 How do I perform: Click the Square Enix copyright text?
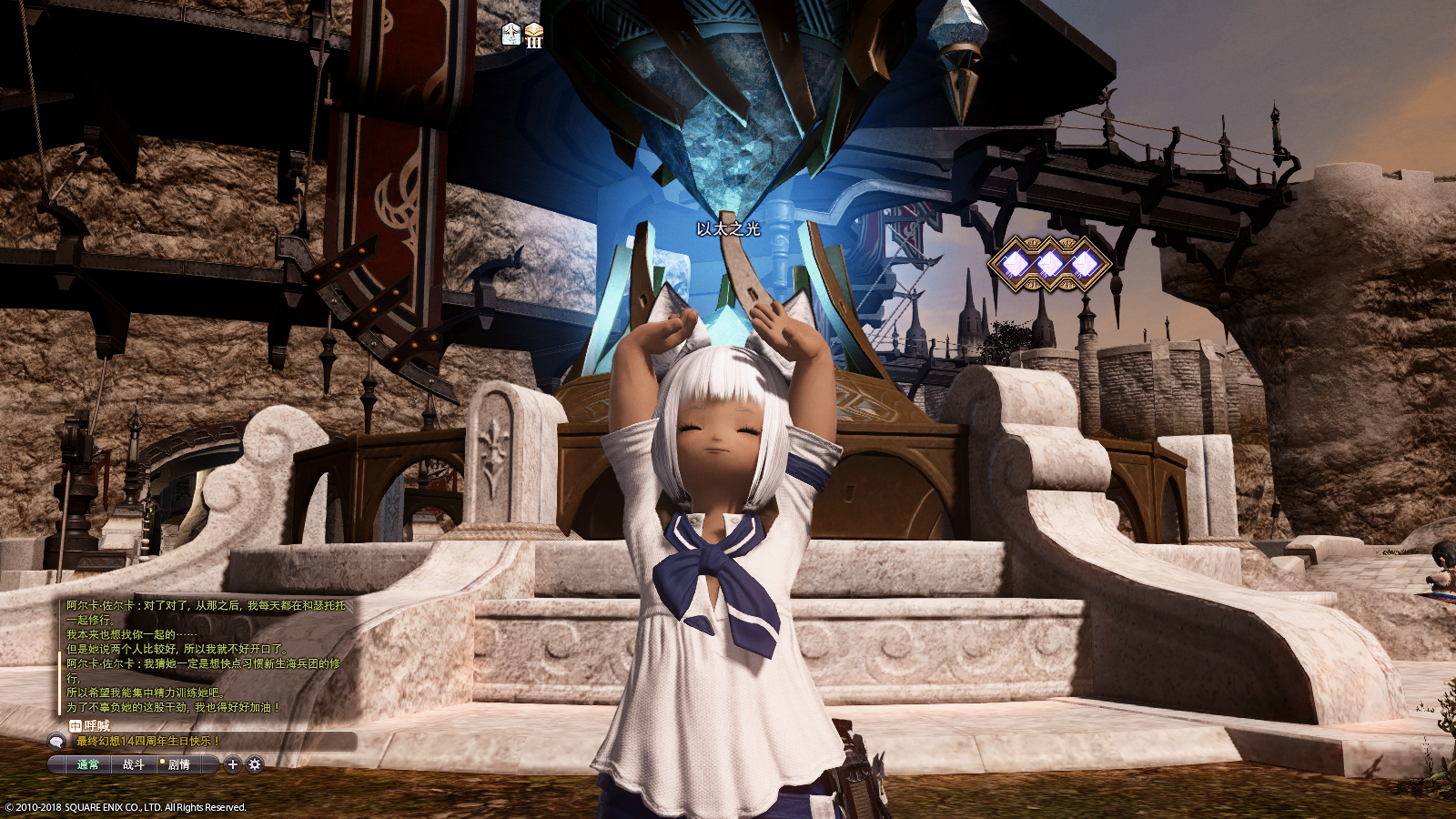(126, 806)
